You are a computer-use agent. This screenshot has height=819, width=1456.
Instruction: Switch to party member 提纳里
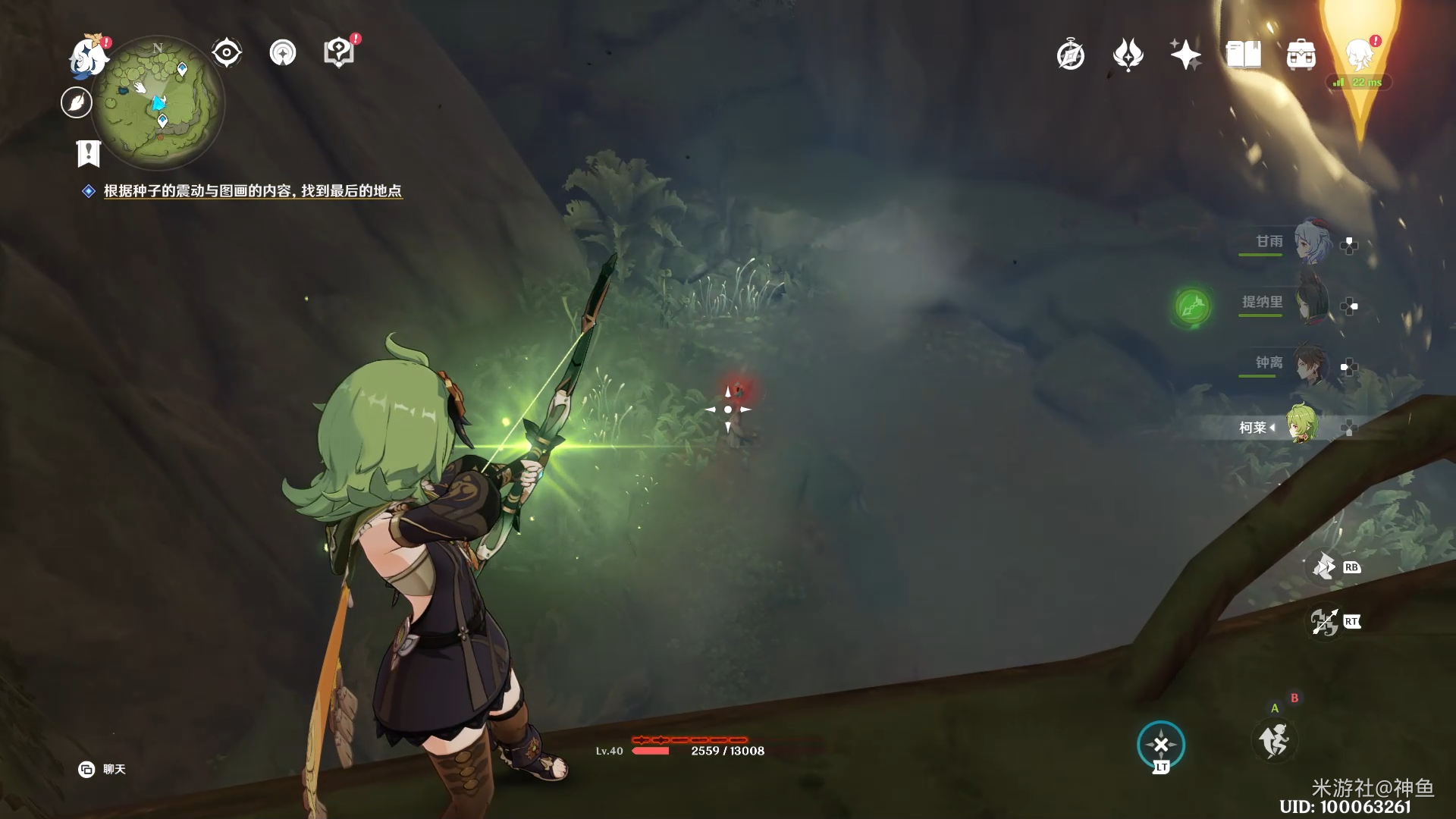click(1310, 303)
